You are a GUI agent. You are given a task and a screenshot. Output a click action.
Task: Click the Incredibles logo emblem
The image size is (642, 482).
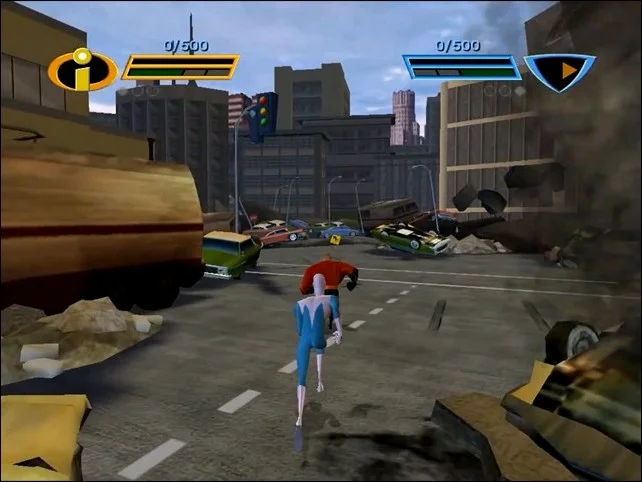pos(83,70)
